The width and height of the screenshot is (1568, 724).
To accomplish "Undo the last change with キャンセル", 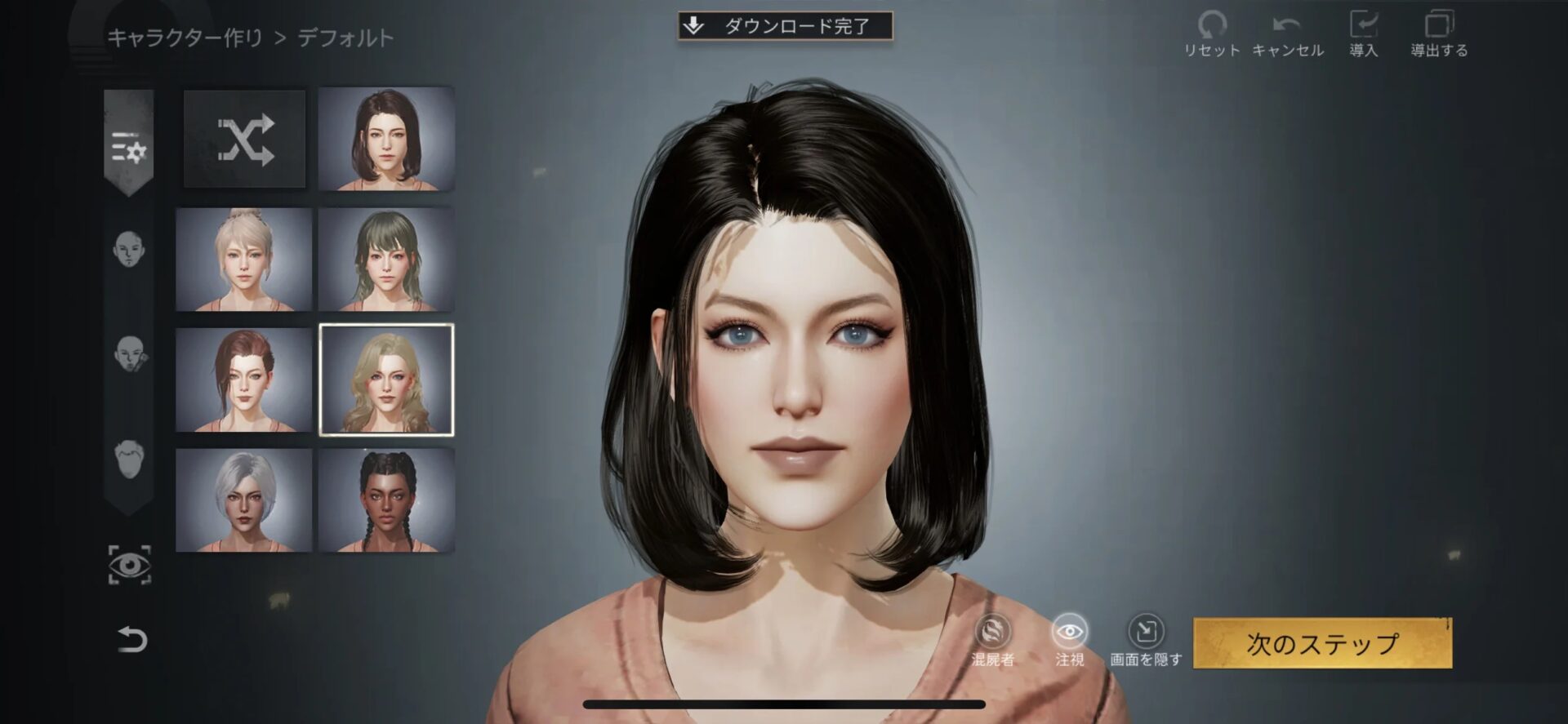I will [1287, 34].
